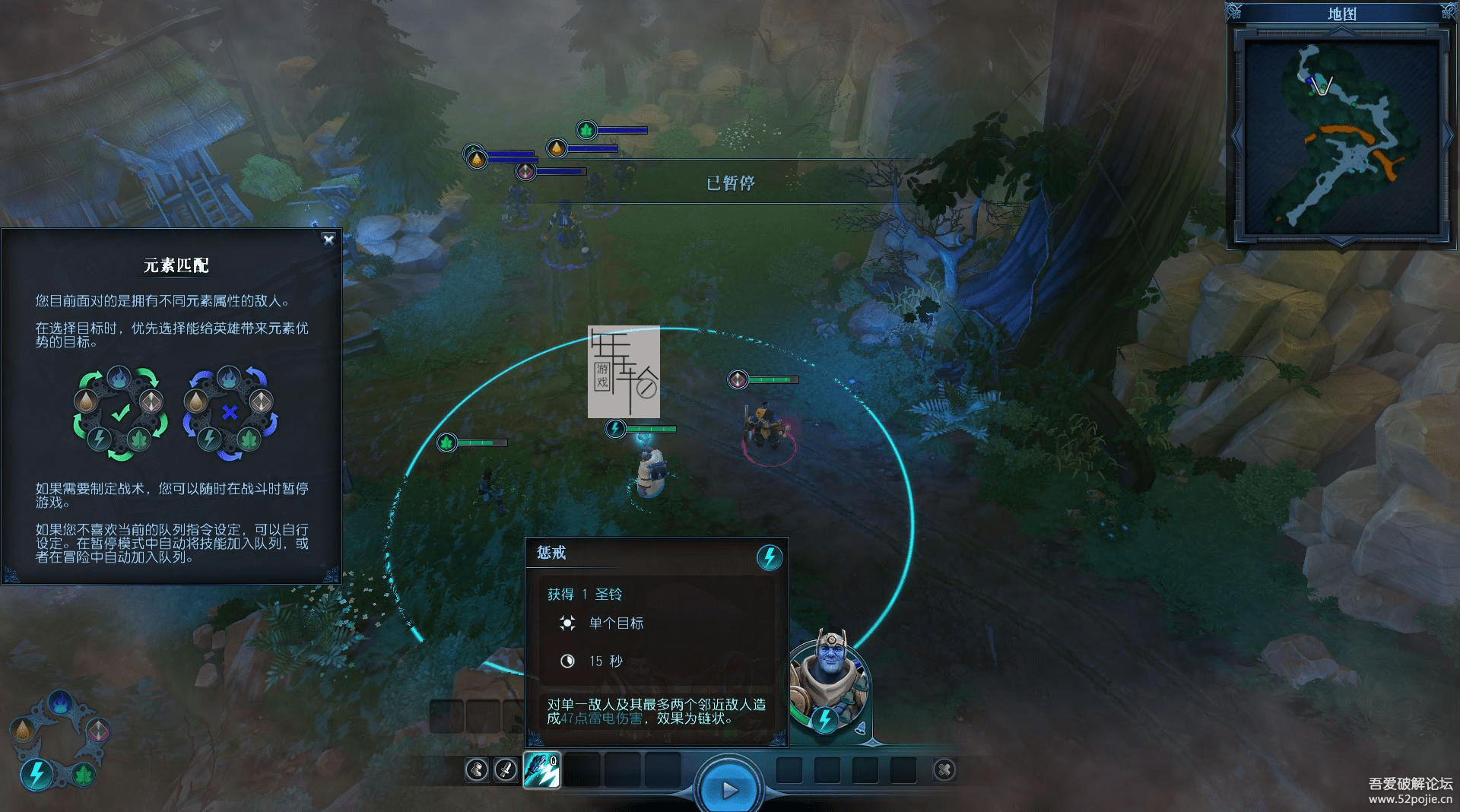Pick the orange droplet element on wheel

point(23,730)
